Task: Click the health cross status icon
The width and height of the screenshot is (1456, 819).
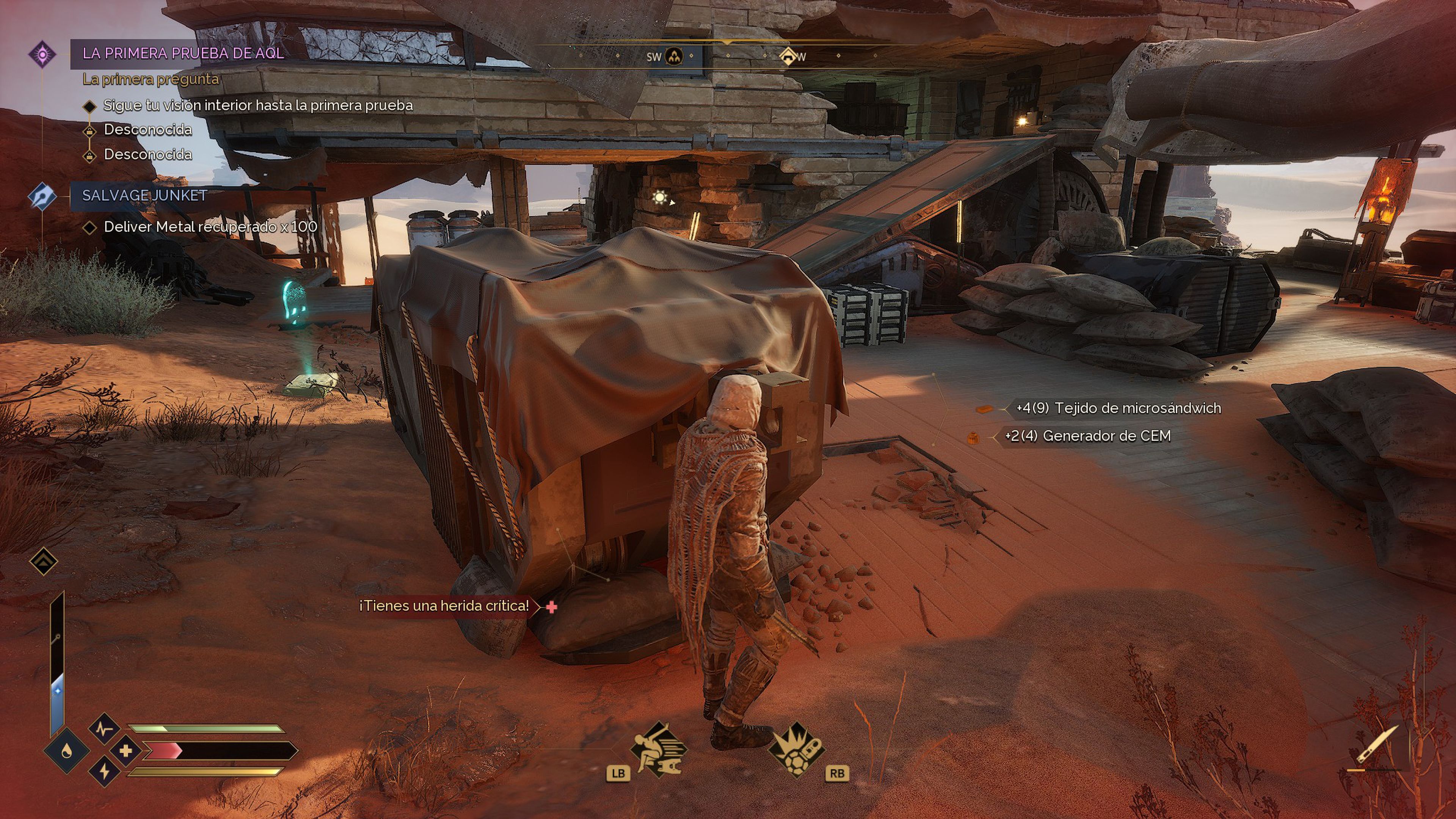Action: click(x=126, y=751)
